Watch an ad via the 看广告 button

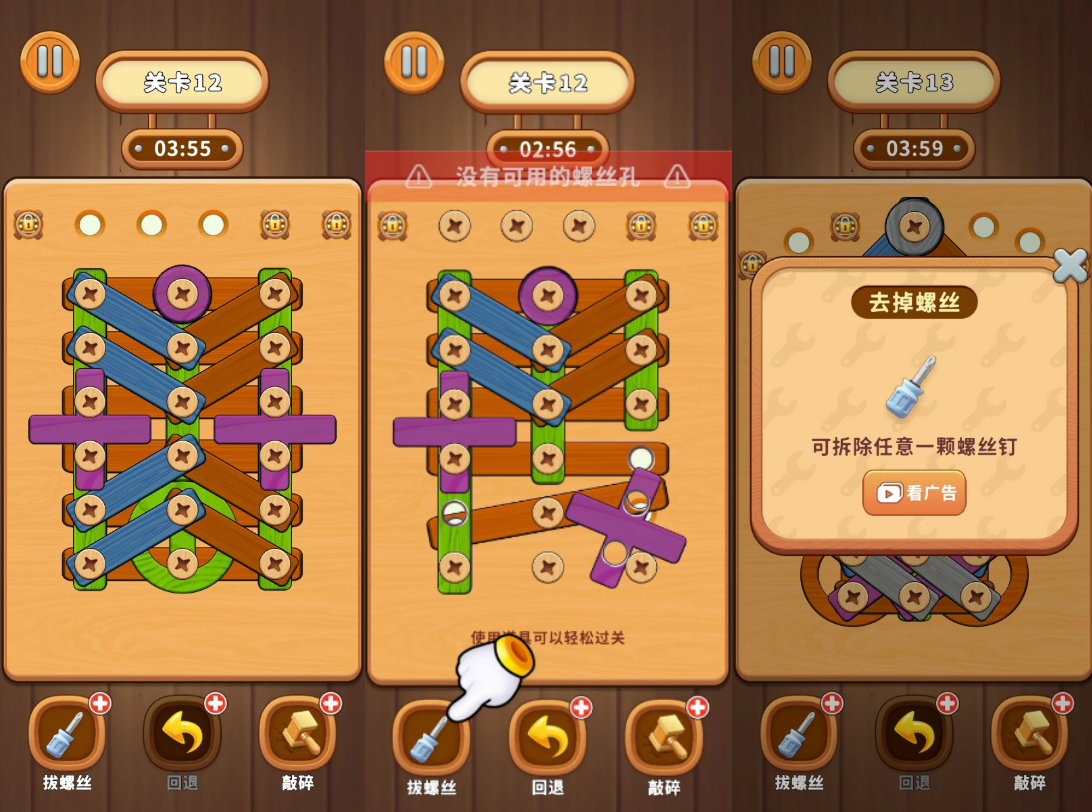click(914, 493)
